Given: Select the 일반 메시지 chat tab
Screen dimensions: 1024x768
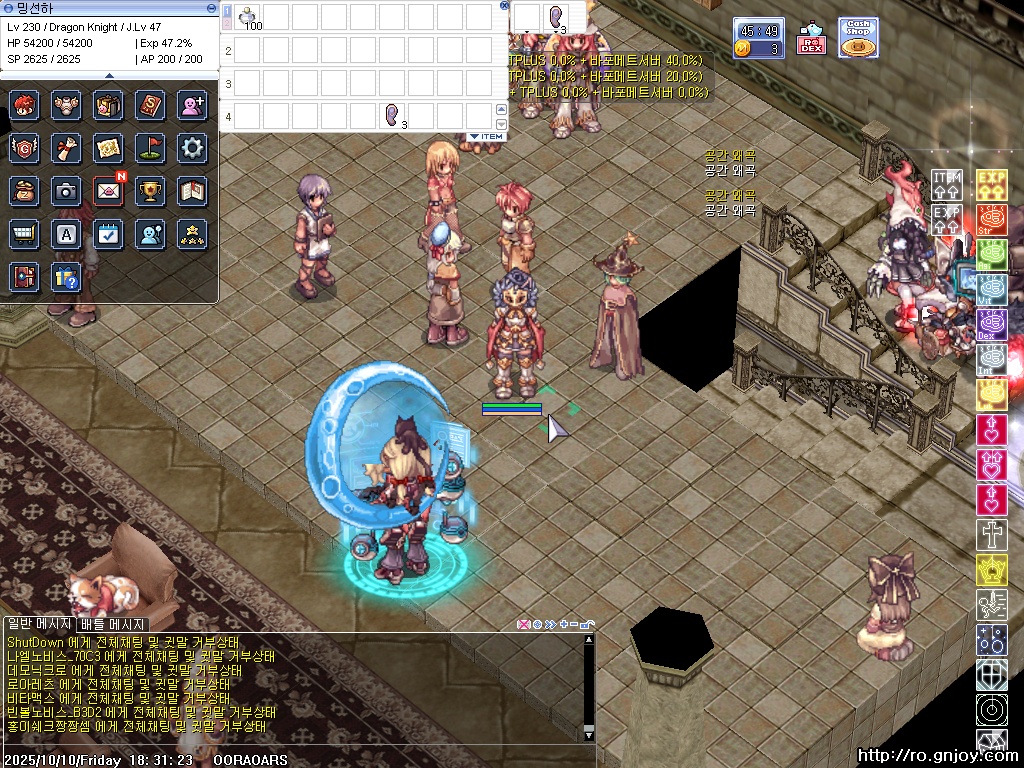Looking at the screenshot, I should (39, 624).
